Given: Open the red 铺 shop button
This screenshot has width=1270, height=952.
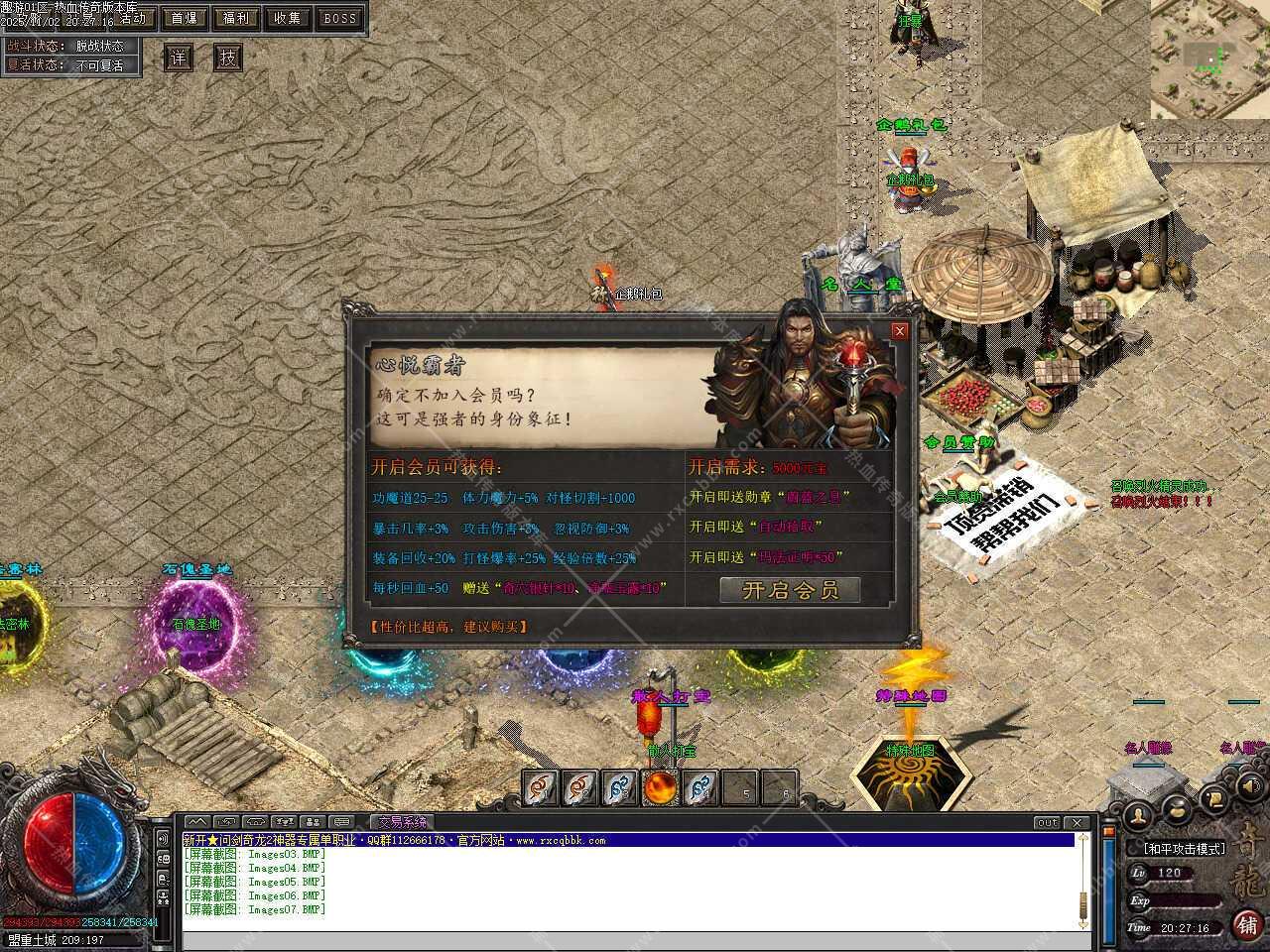Looking at the screenshot, I should pos(1247,924).
